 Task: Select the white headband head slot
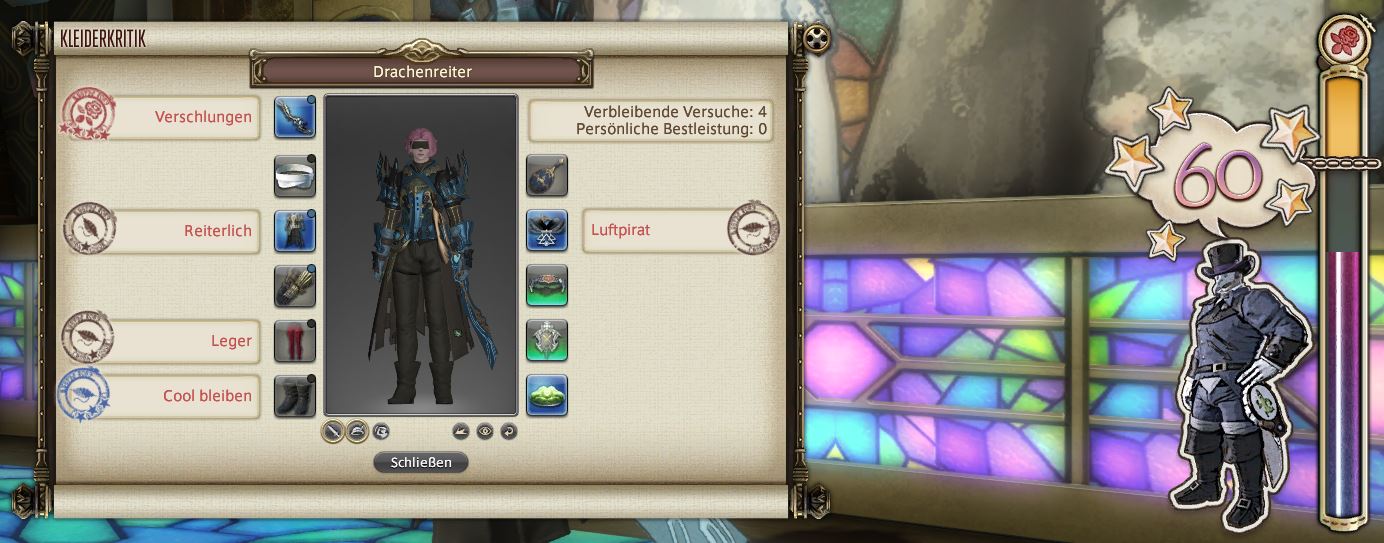point(295,176)
